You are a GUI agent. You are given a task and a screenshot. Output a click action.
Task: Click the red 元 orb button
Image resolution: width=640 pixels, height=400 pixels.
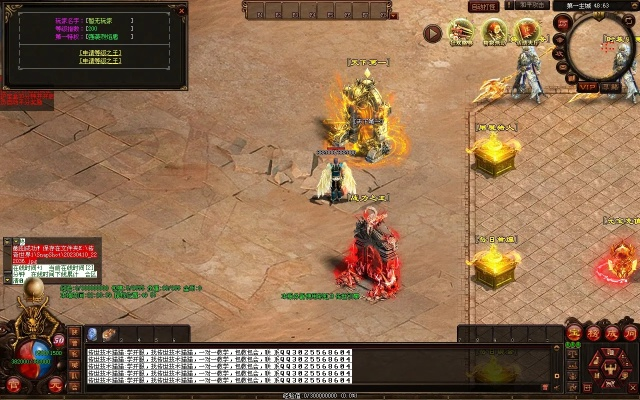[56, 385]
